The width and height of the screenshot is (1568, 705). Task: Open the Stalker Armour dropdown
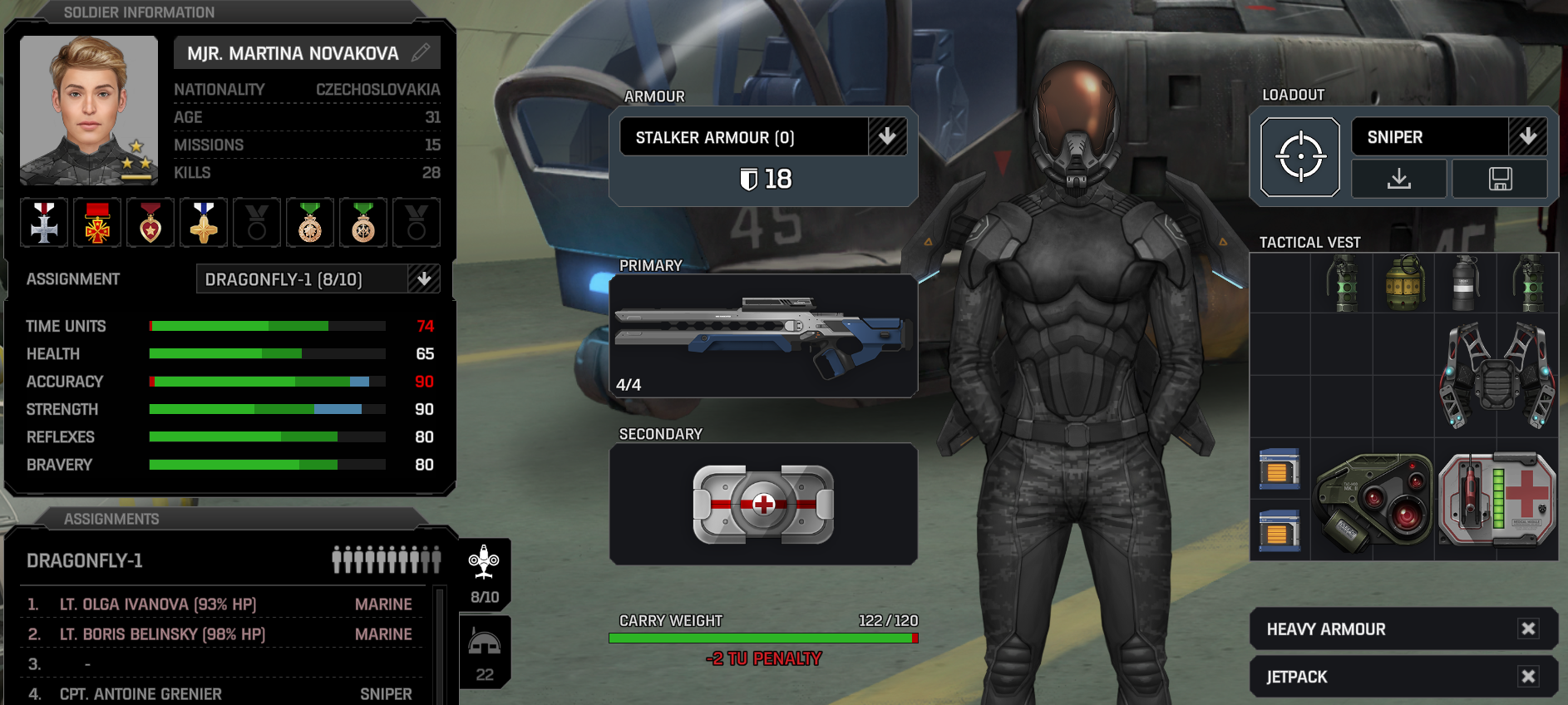point(887,136)
